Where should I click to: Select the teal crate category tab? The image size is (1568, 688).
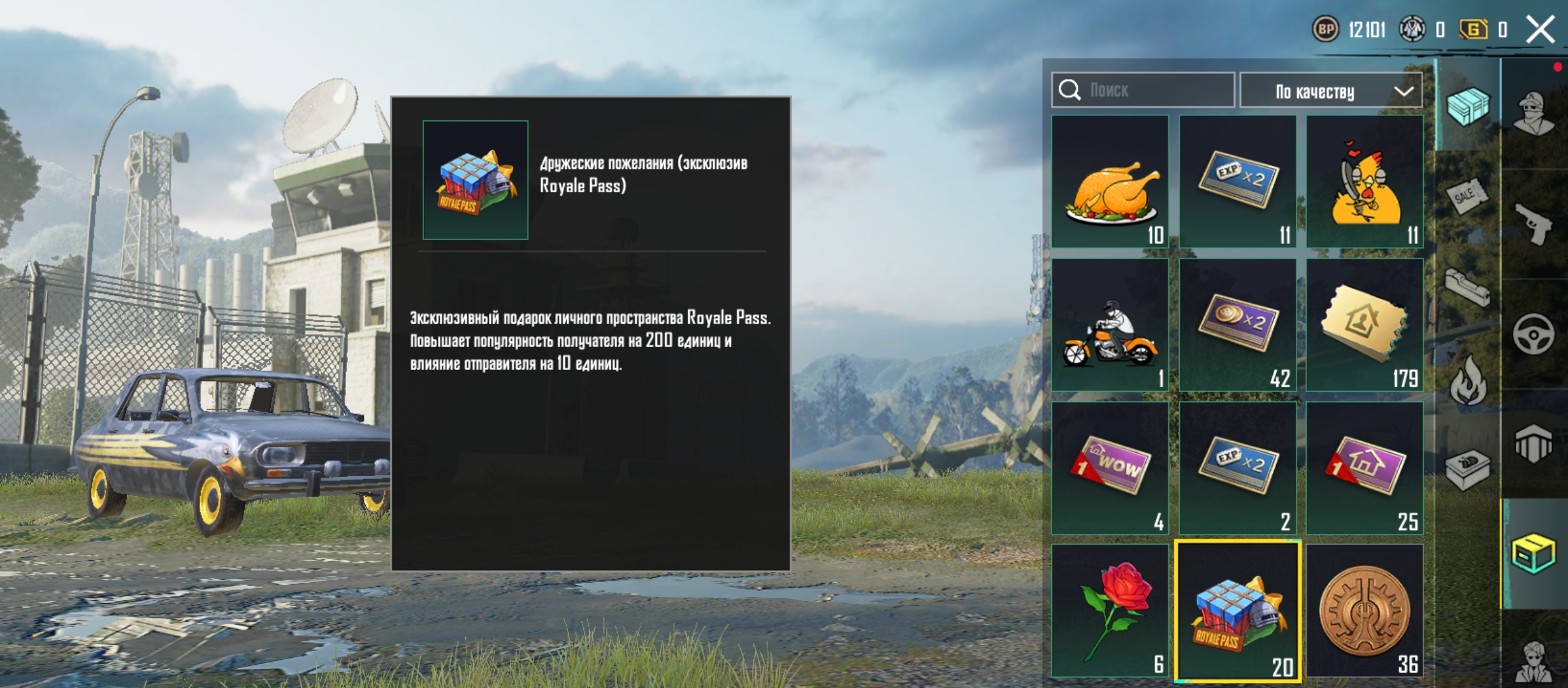click(x=1467, y=106)
